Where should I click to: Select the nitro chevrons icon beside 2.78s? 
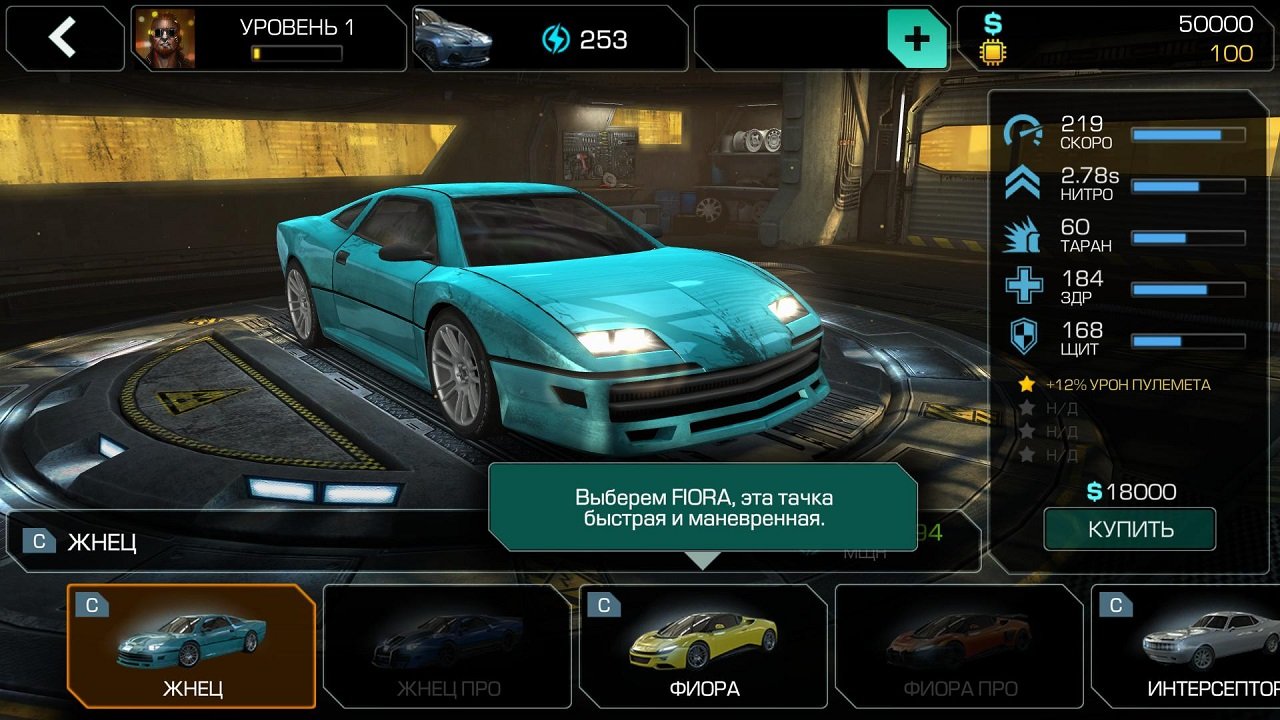point(1020,183)
